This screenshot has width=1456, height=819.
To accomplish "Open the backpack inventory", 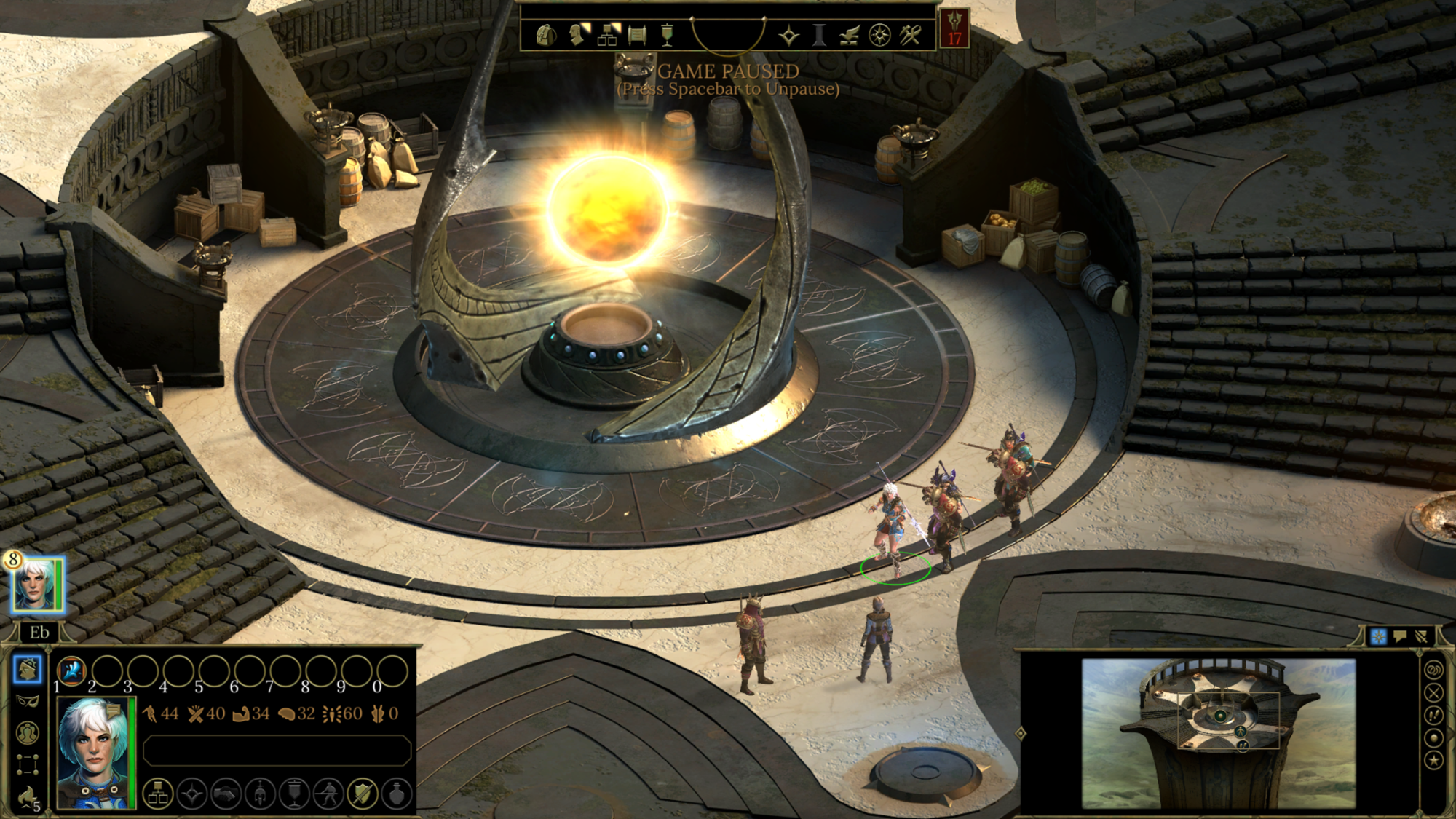I will tap(546, 35).
